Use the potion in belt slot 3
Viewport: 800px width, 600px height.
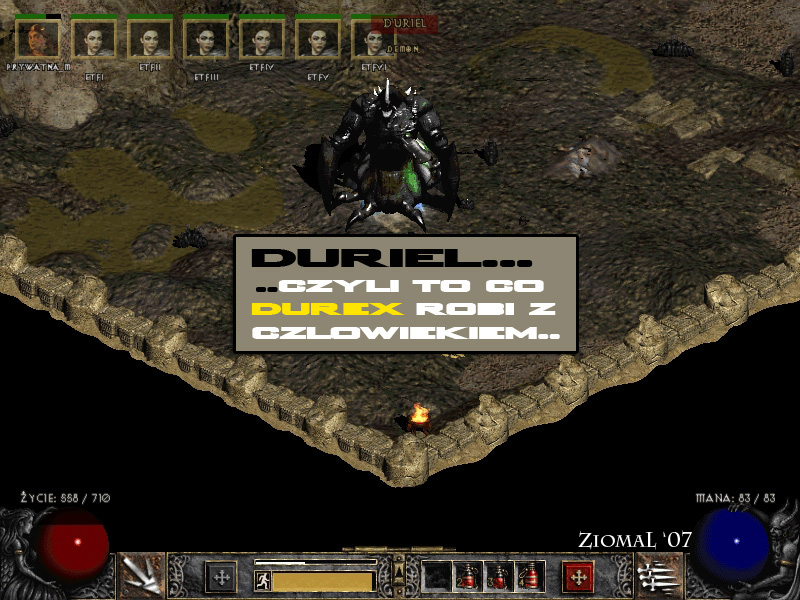(x=497, y=577)
